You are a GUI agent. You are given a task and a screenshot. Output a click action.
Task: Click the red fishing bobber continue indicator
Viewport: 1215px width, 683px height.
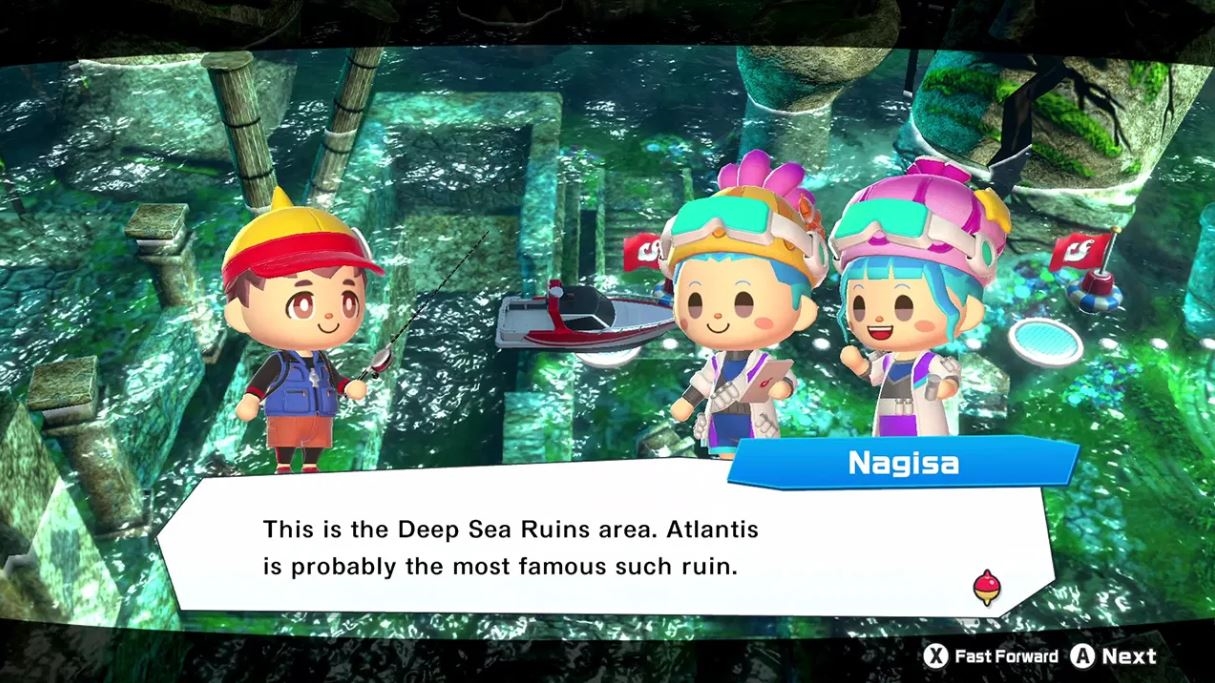coord(986,588)
